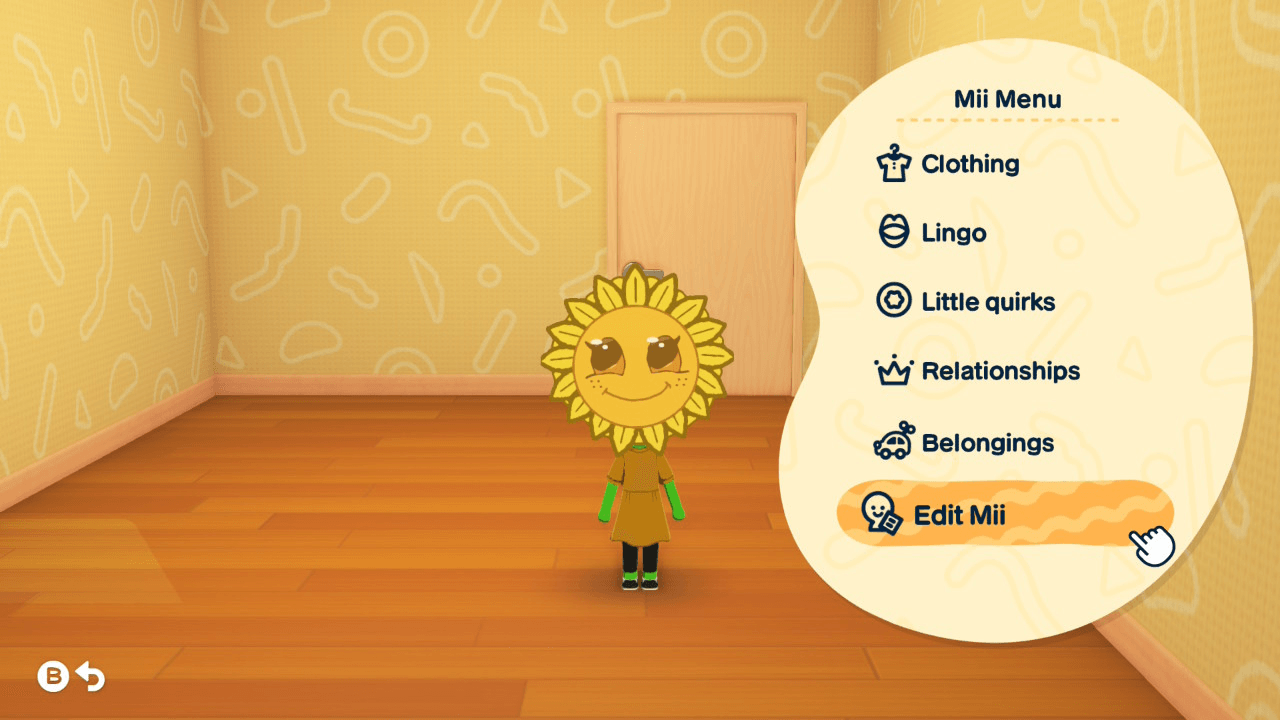This screenshot has width=1280, height=720.
Task: Select the crown icon for Relationships
Action: (895, 371)
